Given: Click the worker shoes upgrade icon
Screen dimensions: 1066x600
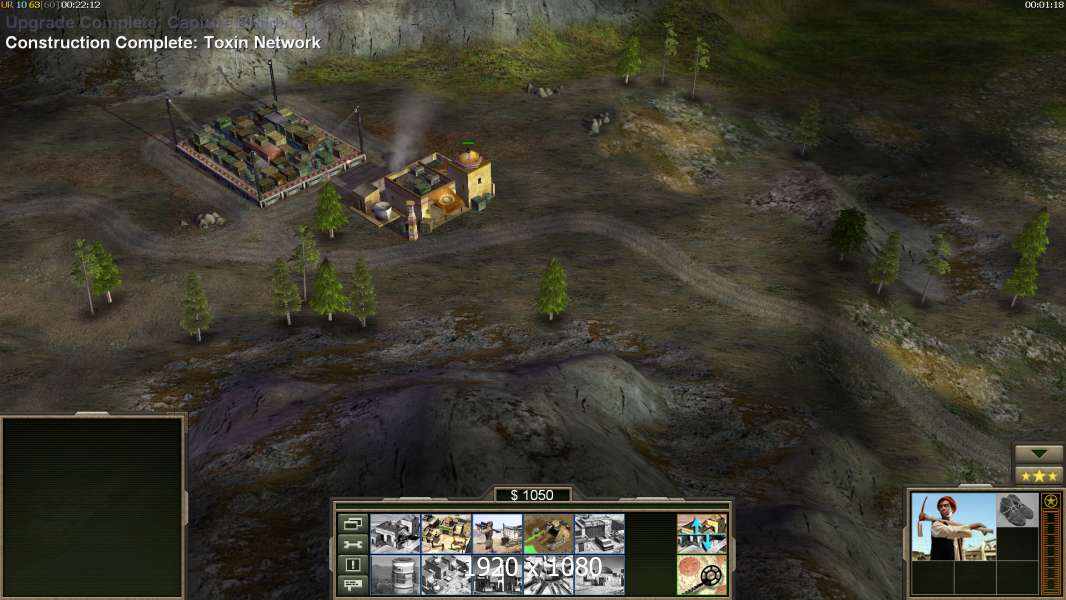Looking at the screenshot, I should [x=1017, y=509].
